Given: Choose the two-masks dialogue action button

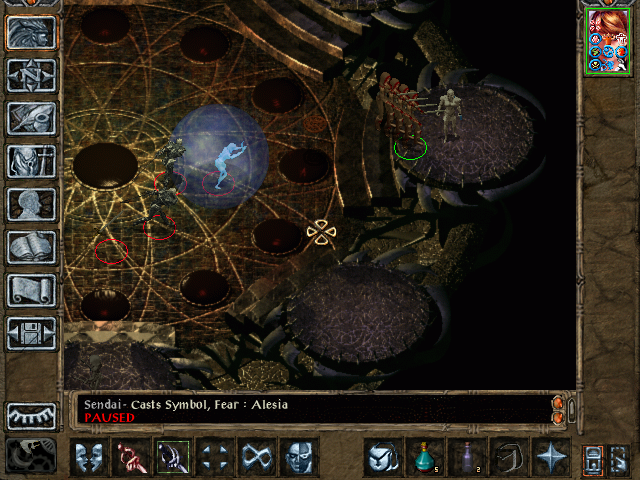Looking at the screenshot, I should pyautogui.click(x=88, y=458).
